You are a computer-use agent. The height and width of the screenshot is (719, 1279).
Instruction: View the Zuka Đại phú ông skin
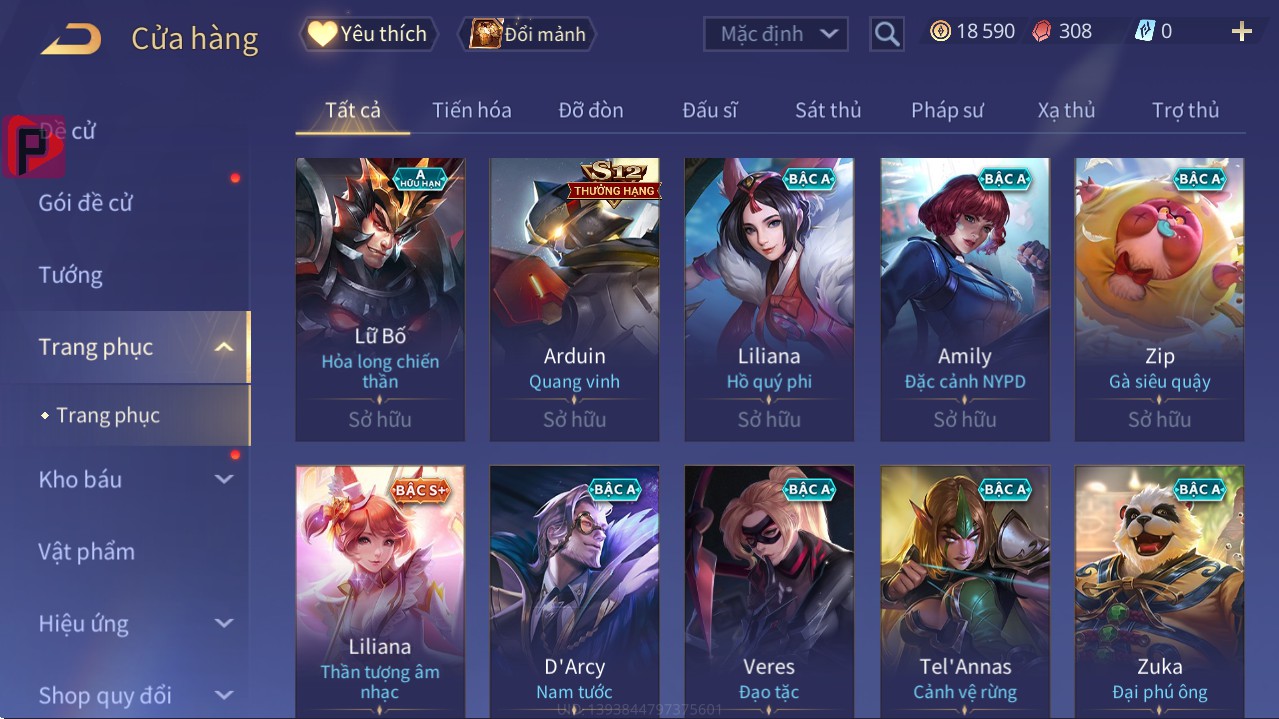click(x=1159, y=590)
